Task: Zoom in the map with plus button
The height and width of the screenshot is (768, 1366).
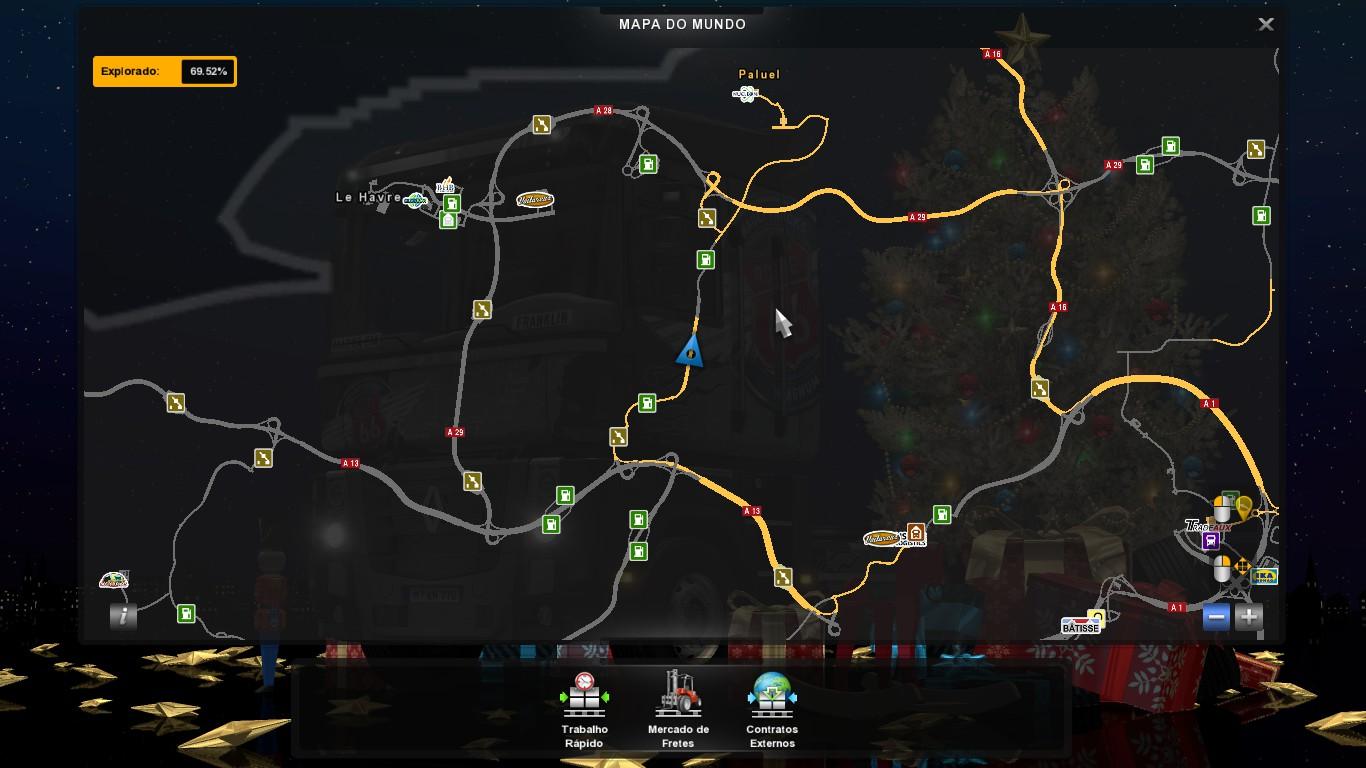Action: (1248, 617)
